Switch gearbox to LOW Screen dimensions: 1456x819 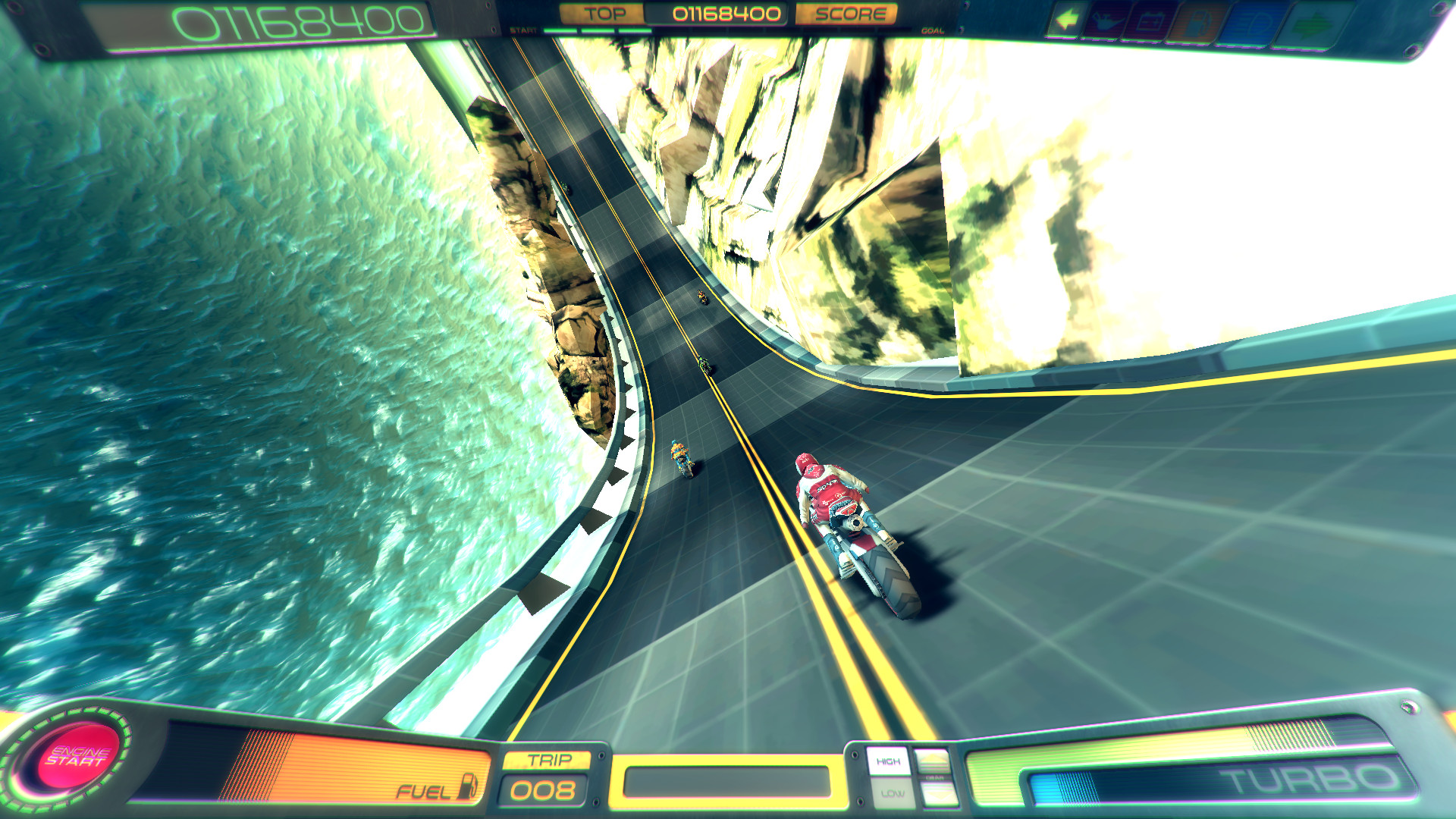[893, 794]
